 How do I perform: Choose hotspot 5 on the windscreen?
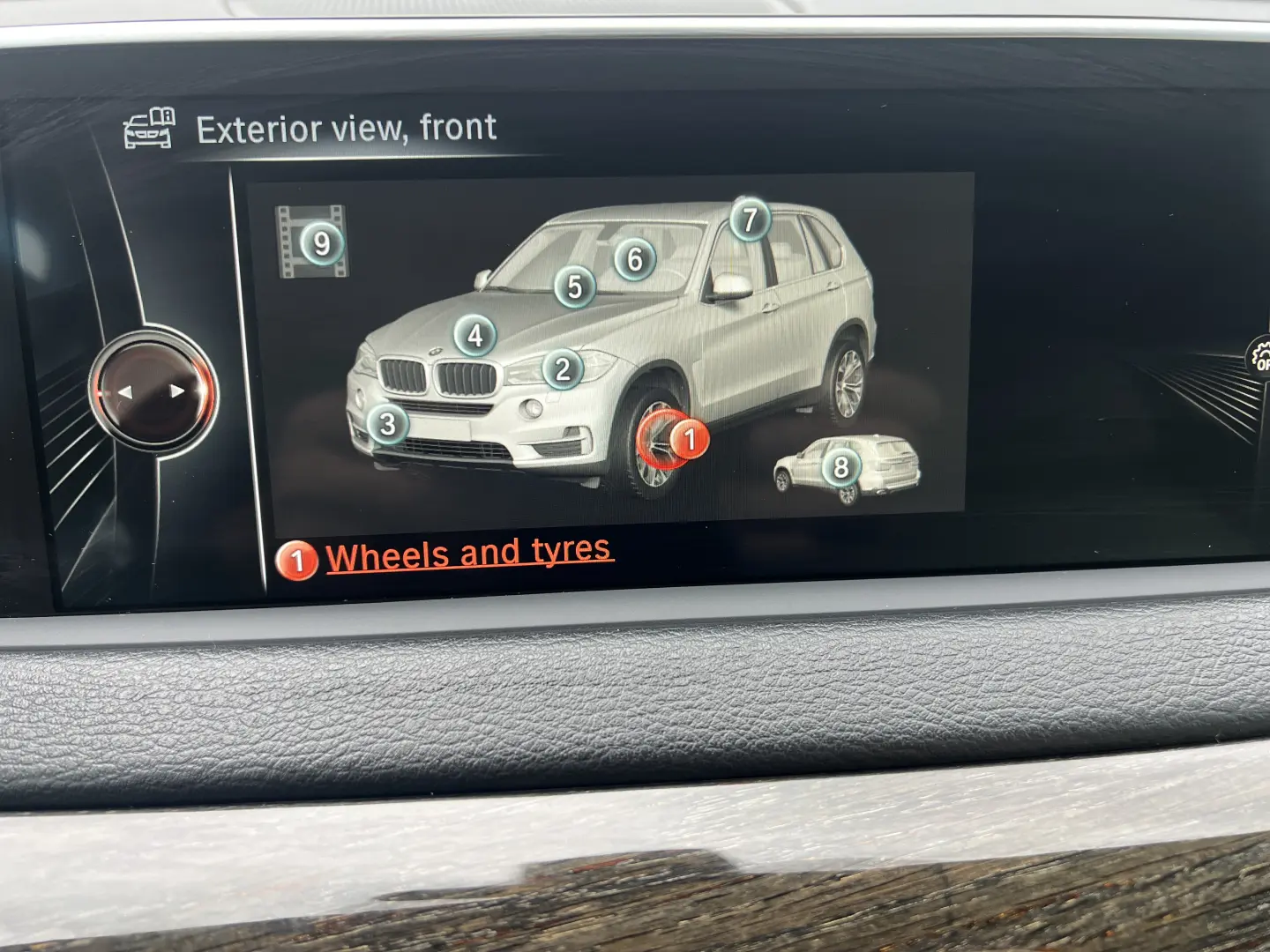(574, 286)
